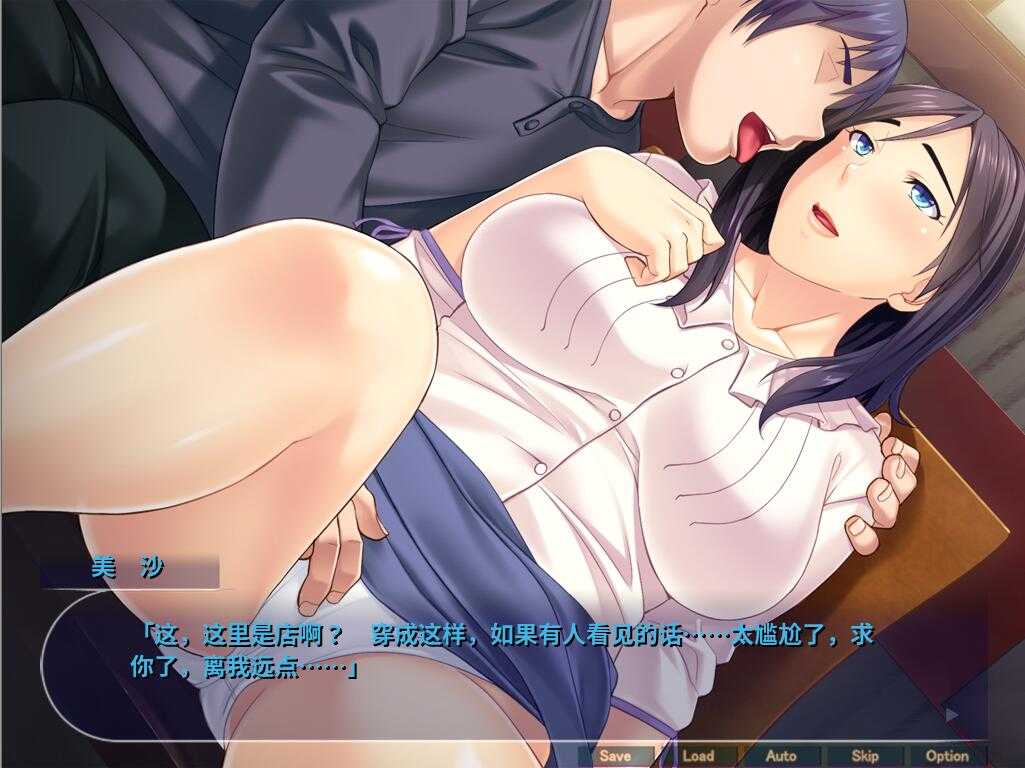The height and width of the screenshot is (768, 1025).
Task: Open the Save menu
Action: pos(615,756)
